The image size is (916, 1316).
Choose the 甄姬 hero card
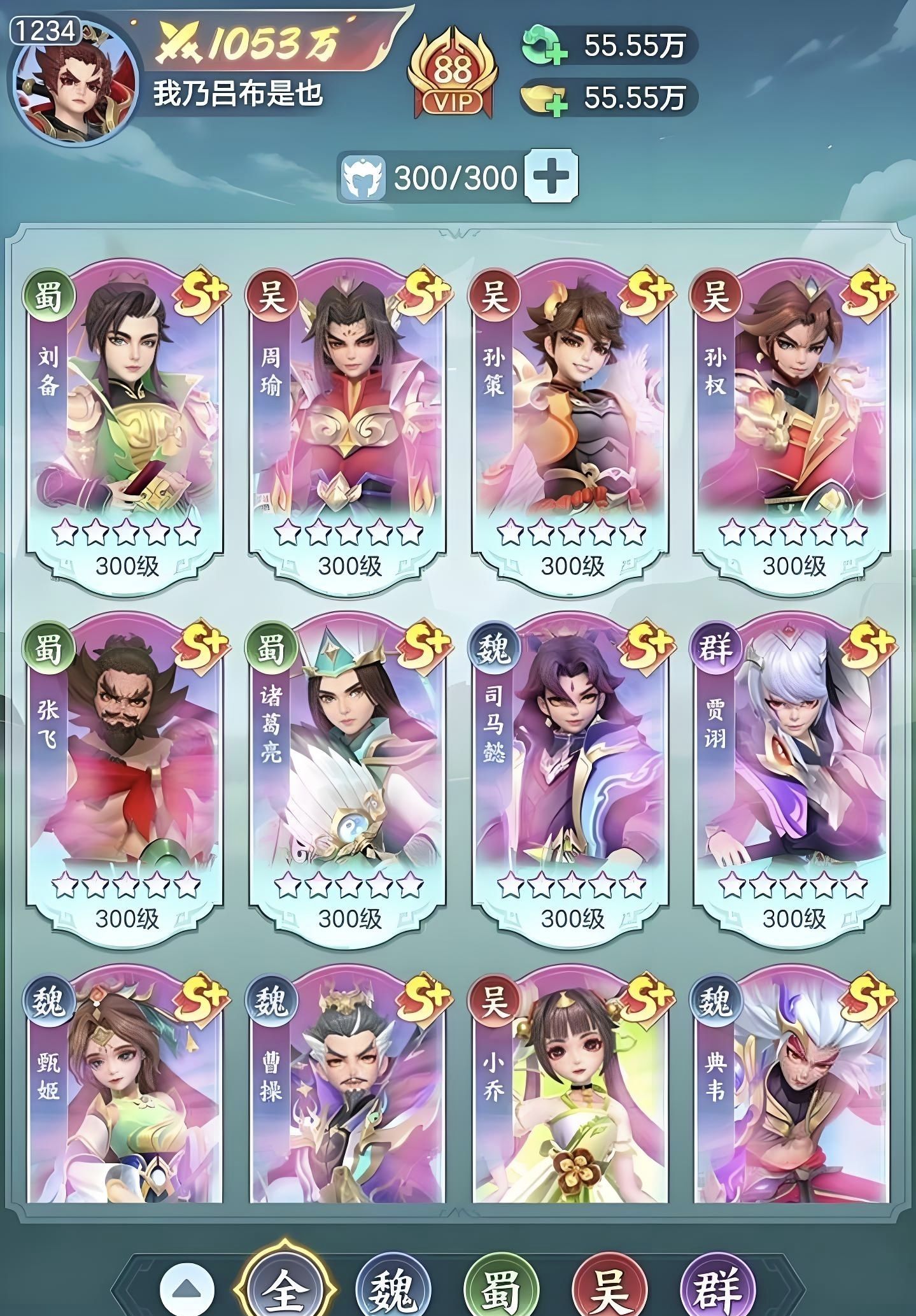click(x=125, y=1089)
